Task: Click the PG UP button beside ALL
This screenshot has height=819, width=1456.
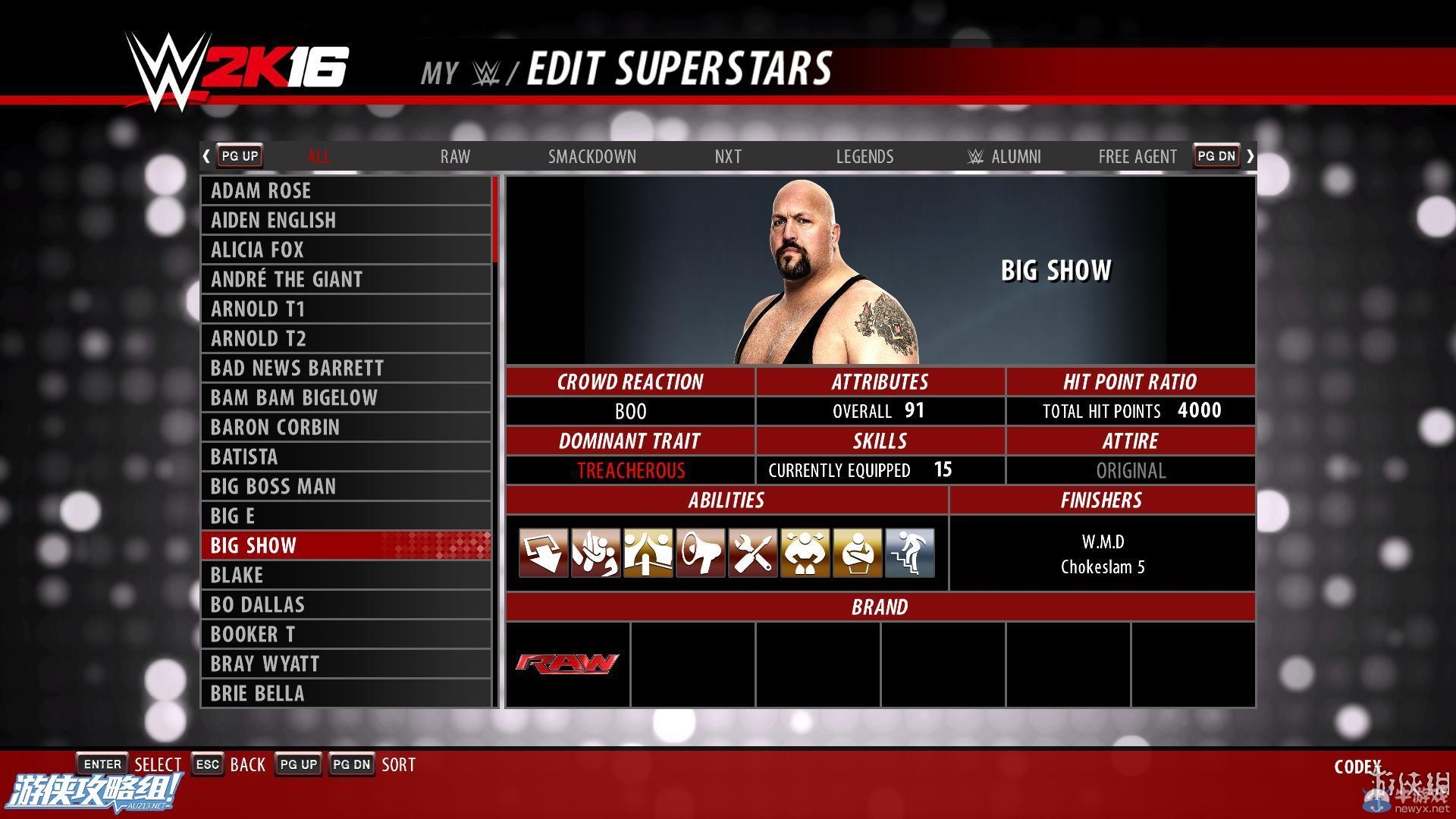Action: (239, 155)
